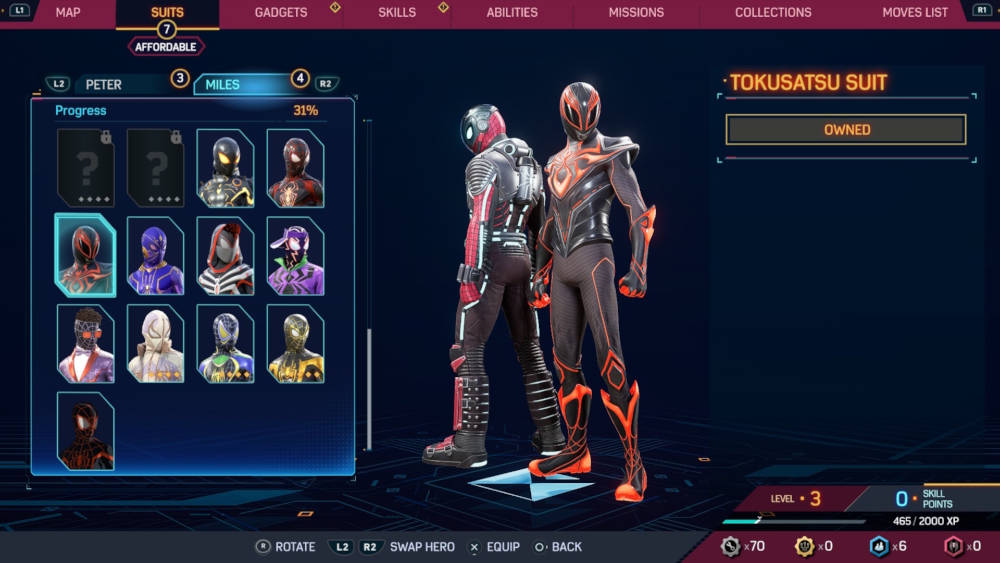Image resolution: width=1000 pixels, height=563 pixels.
Task: Pick the white hooded suit tile
Action: [x=155, y=344]
